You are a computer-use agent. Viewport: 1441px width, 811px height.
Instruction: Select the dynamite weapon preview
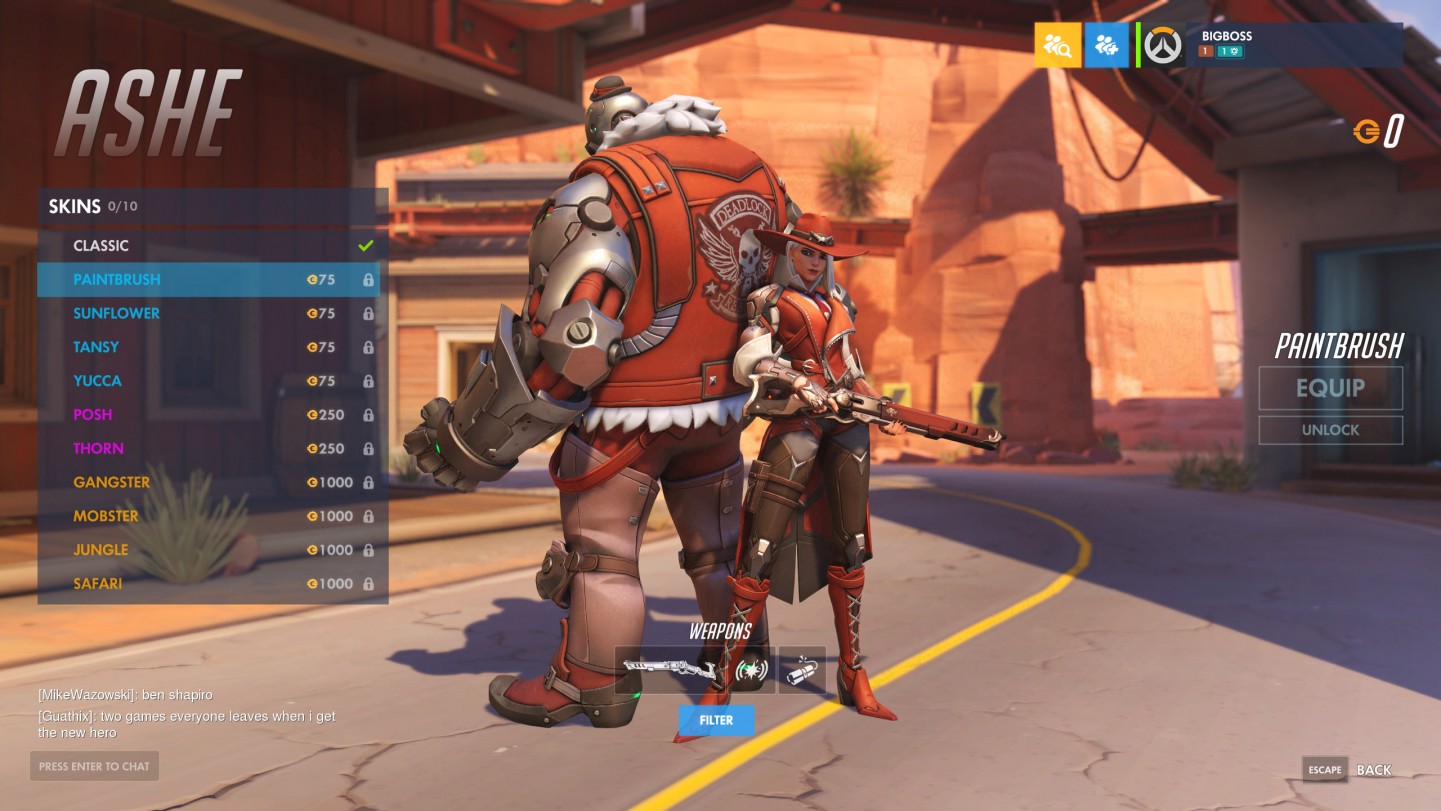click(802, 670)
